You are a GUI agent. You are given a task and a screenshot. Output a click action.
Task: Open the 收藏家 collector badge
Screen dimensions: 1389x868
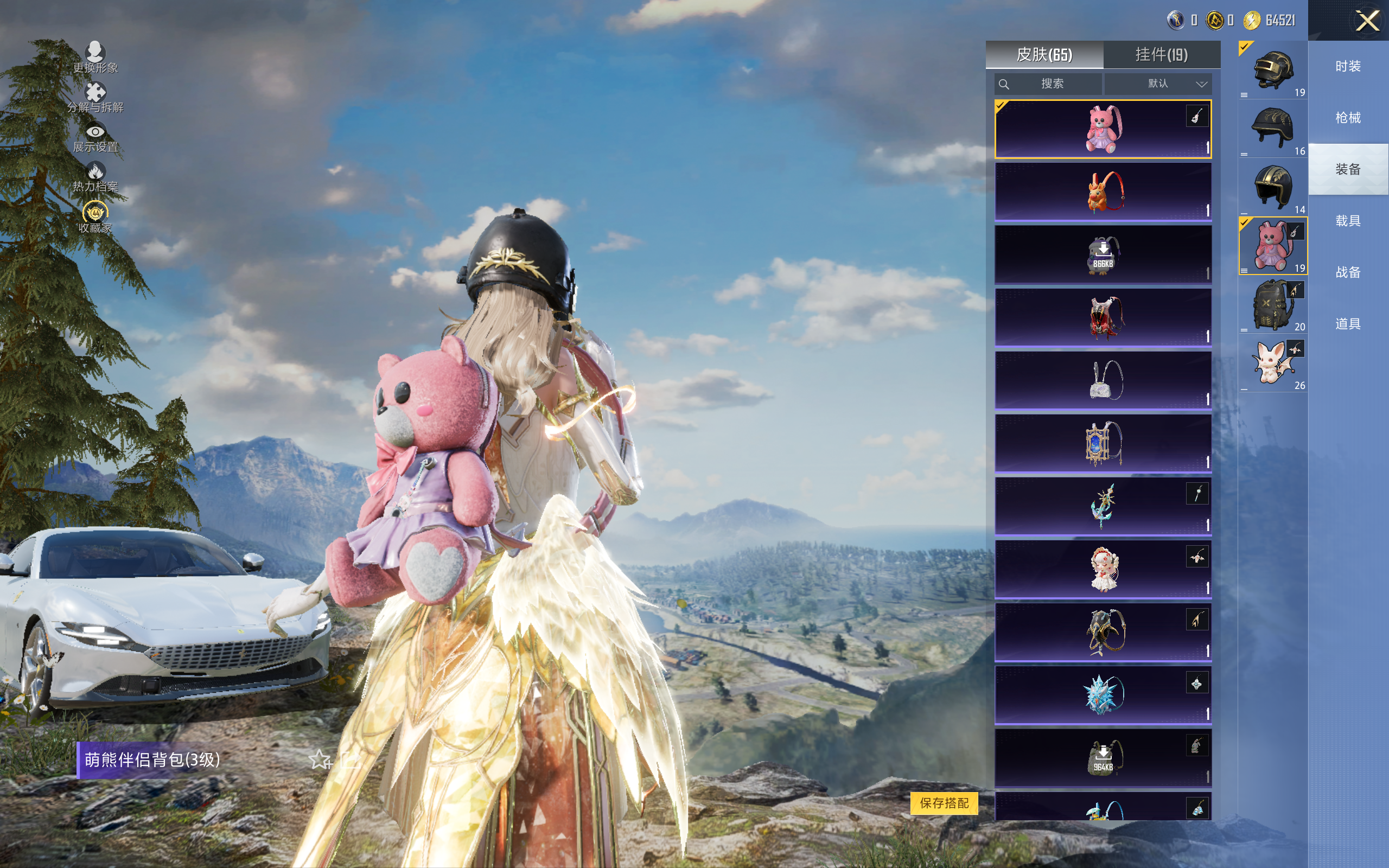point(95,217)
